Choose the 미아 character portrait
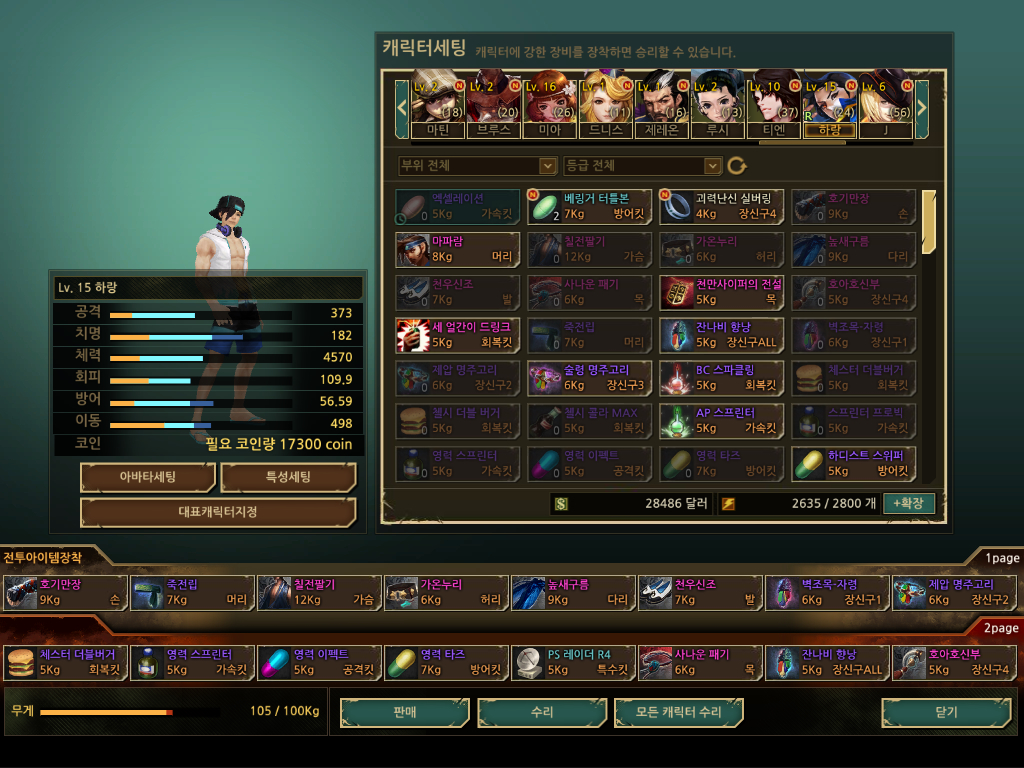 [549, 104]
